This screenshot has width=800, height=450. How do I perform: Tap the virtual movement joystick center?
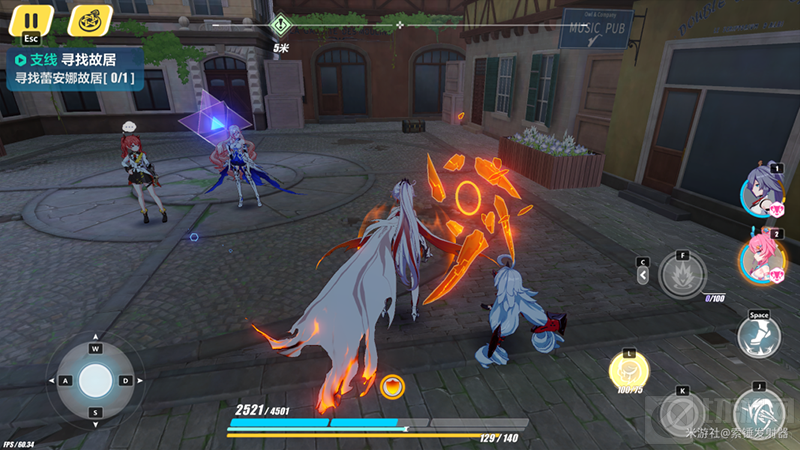tap(96, 381)
